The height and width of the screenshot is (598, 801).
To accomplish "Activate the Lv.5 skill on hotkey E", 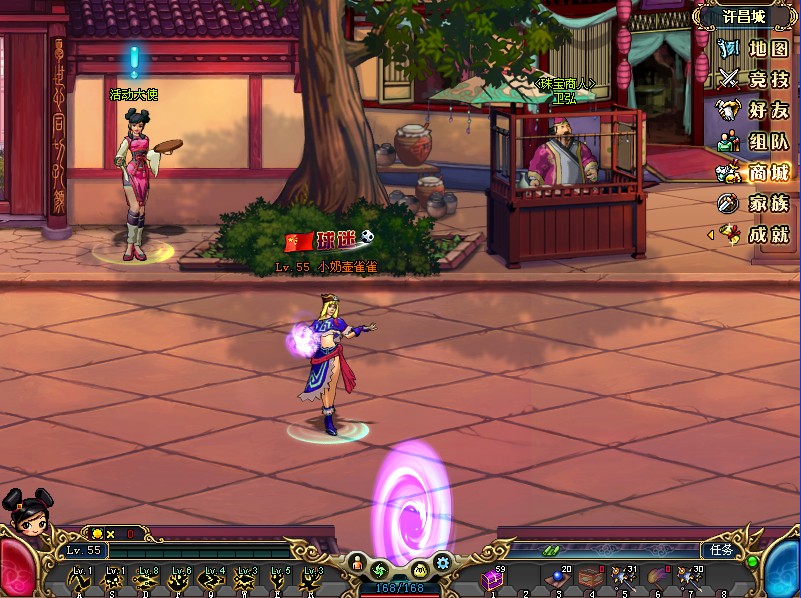I will coord(278,579).
